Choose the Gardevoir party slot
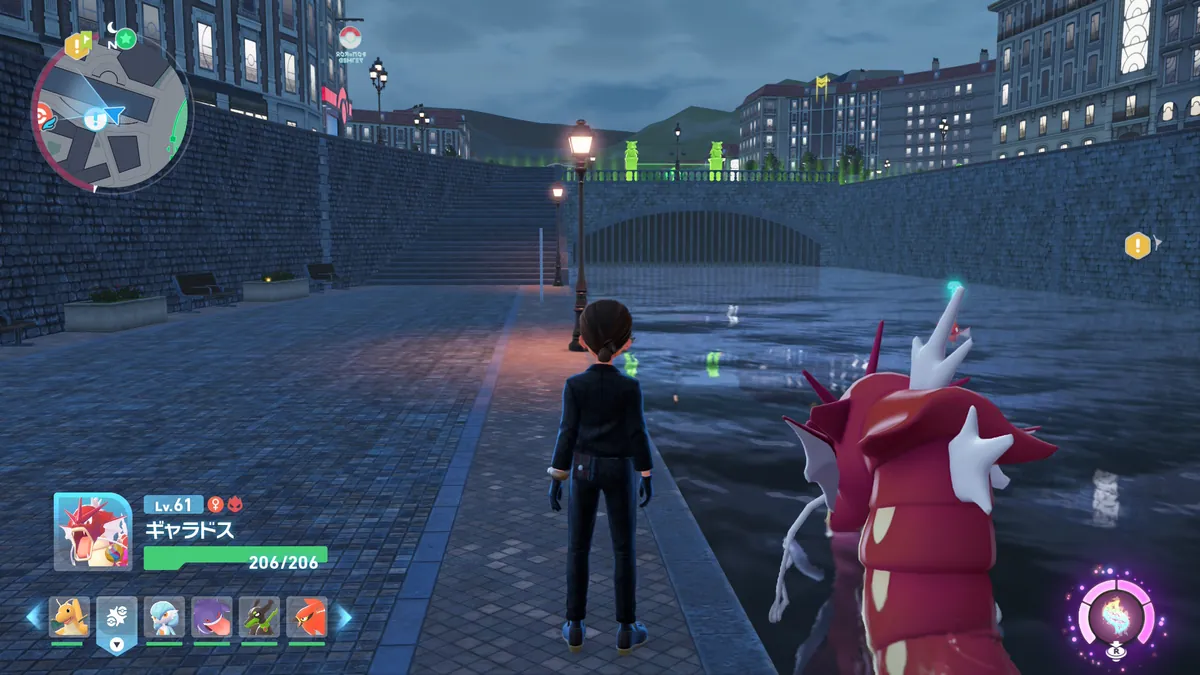 (164, 617)
